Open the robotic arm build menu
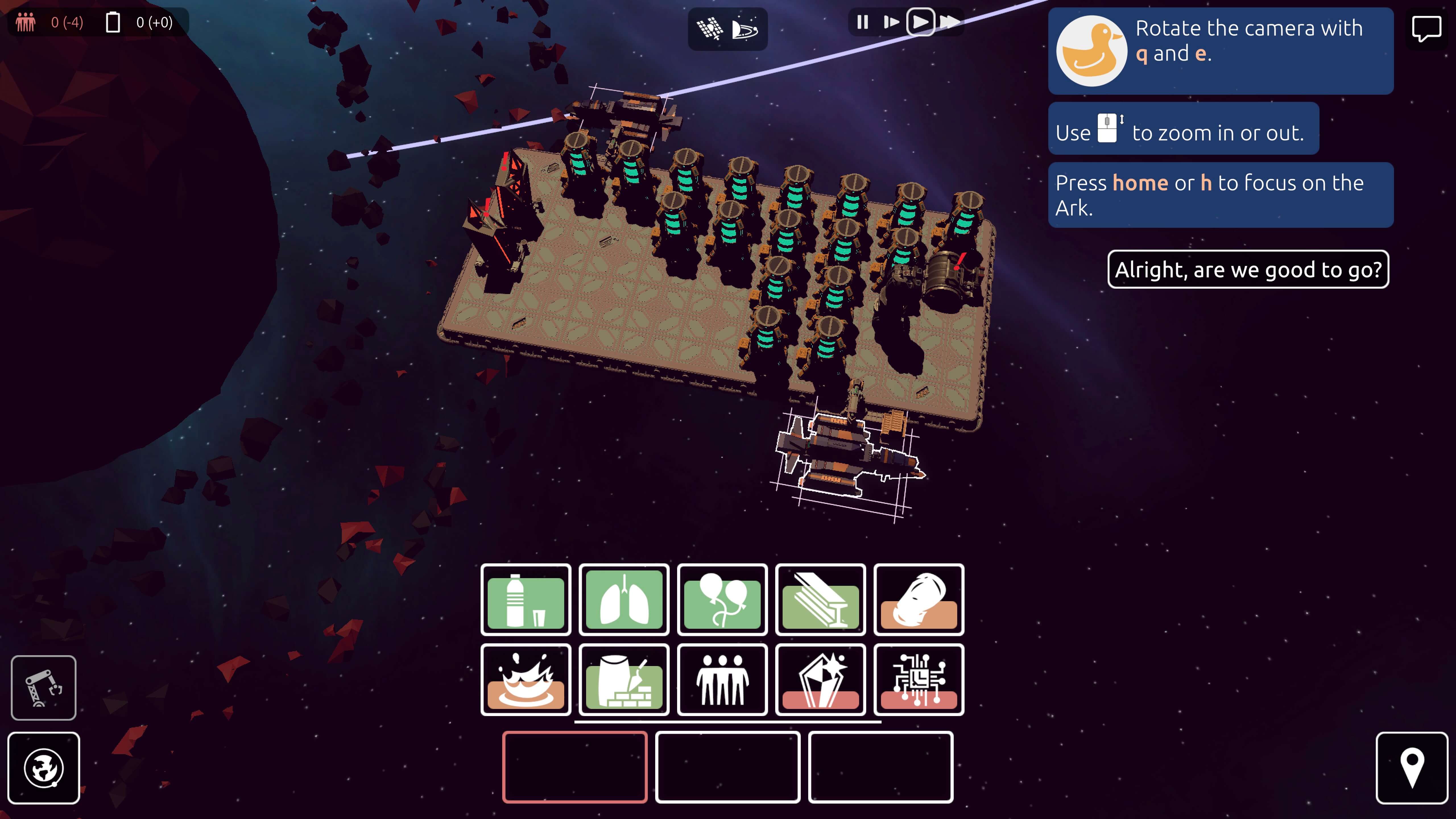1456x819 pixels. 44,688
